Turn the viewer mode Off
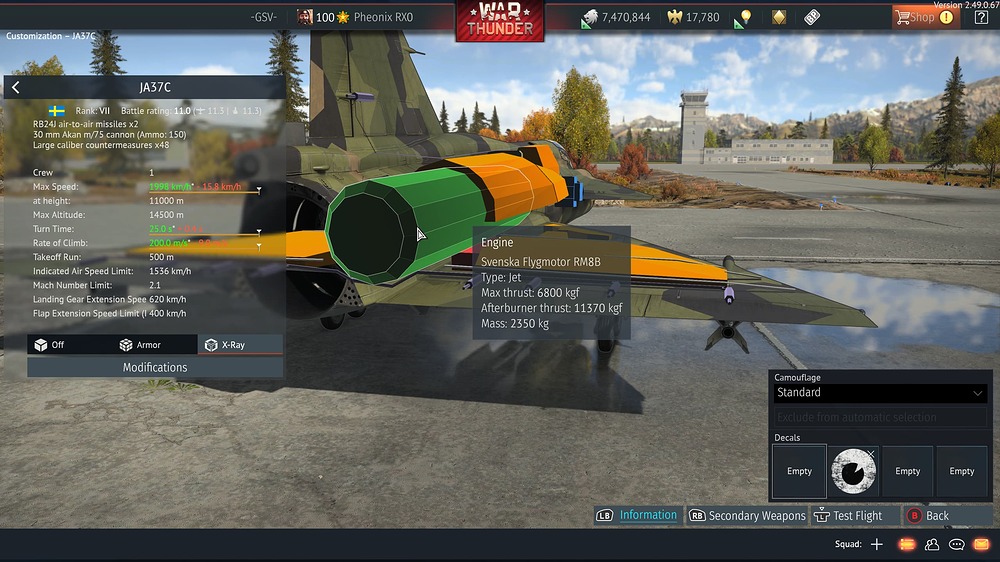This screenshot has height=562, width=1000. coord(50,345)
